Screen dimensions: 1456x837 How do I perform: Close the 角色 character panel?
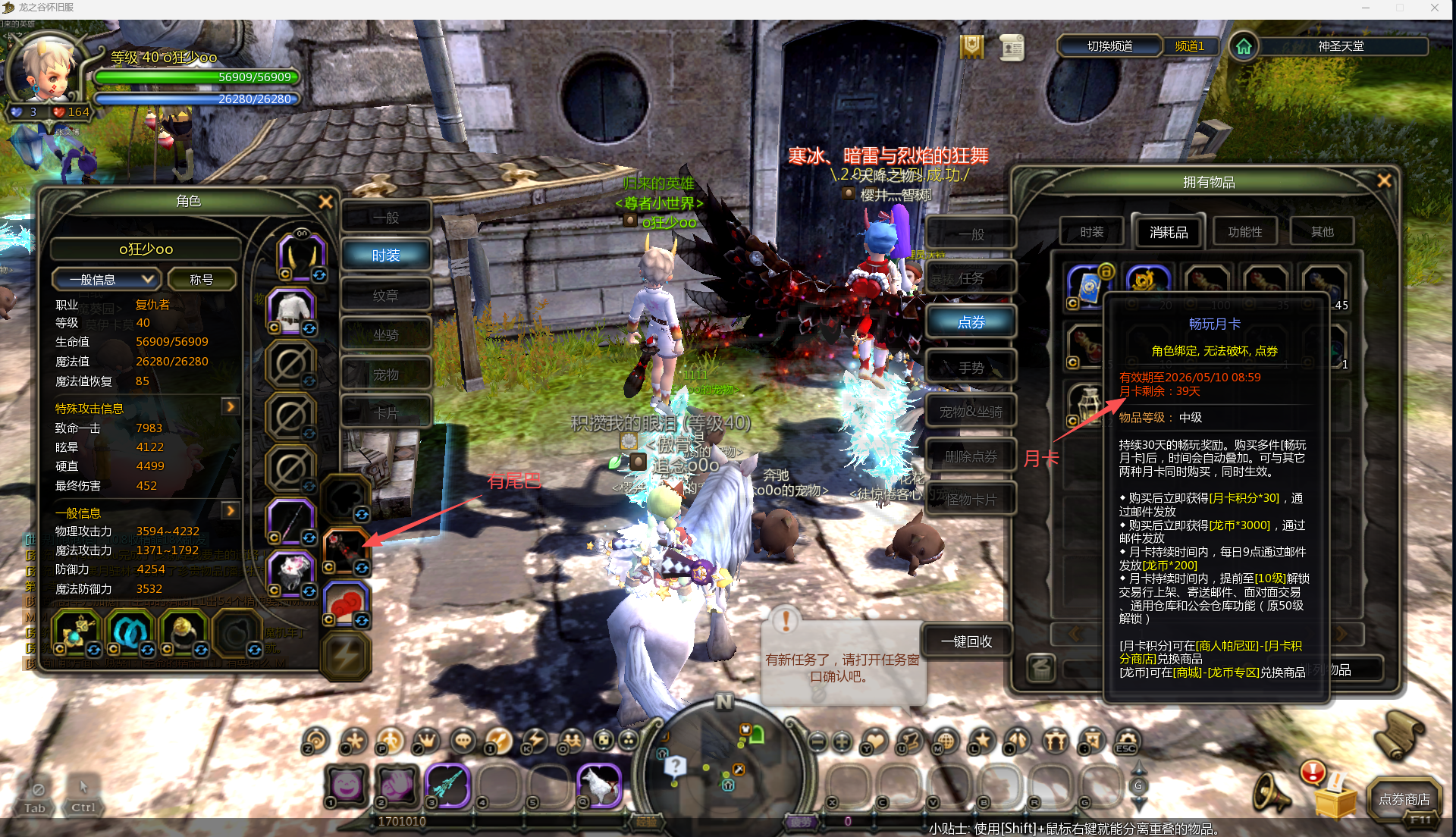click(x=325, y=202)
